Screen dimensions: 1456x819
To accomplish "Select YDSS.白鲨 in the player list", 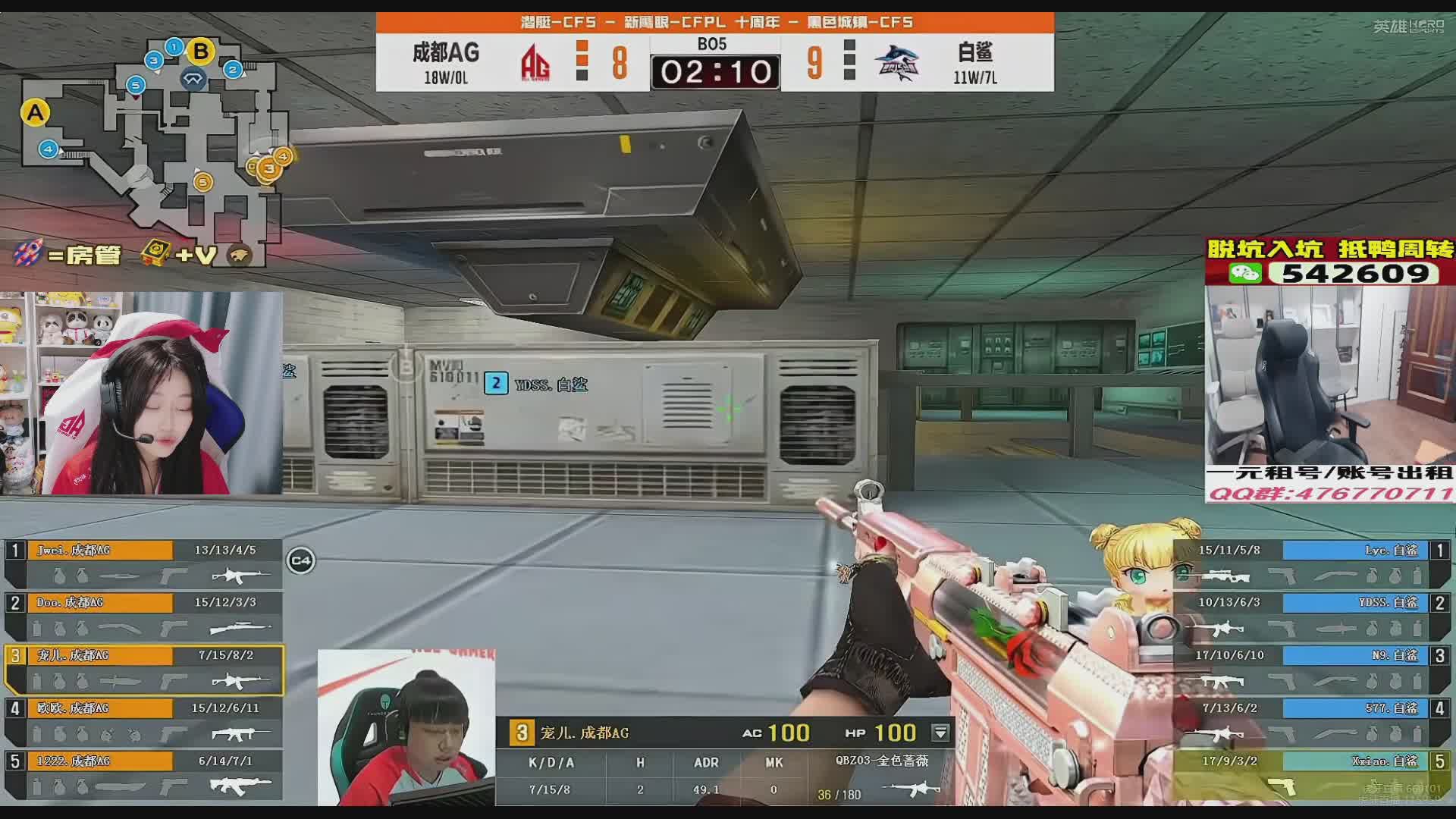I will pos(1312,615).
